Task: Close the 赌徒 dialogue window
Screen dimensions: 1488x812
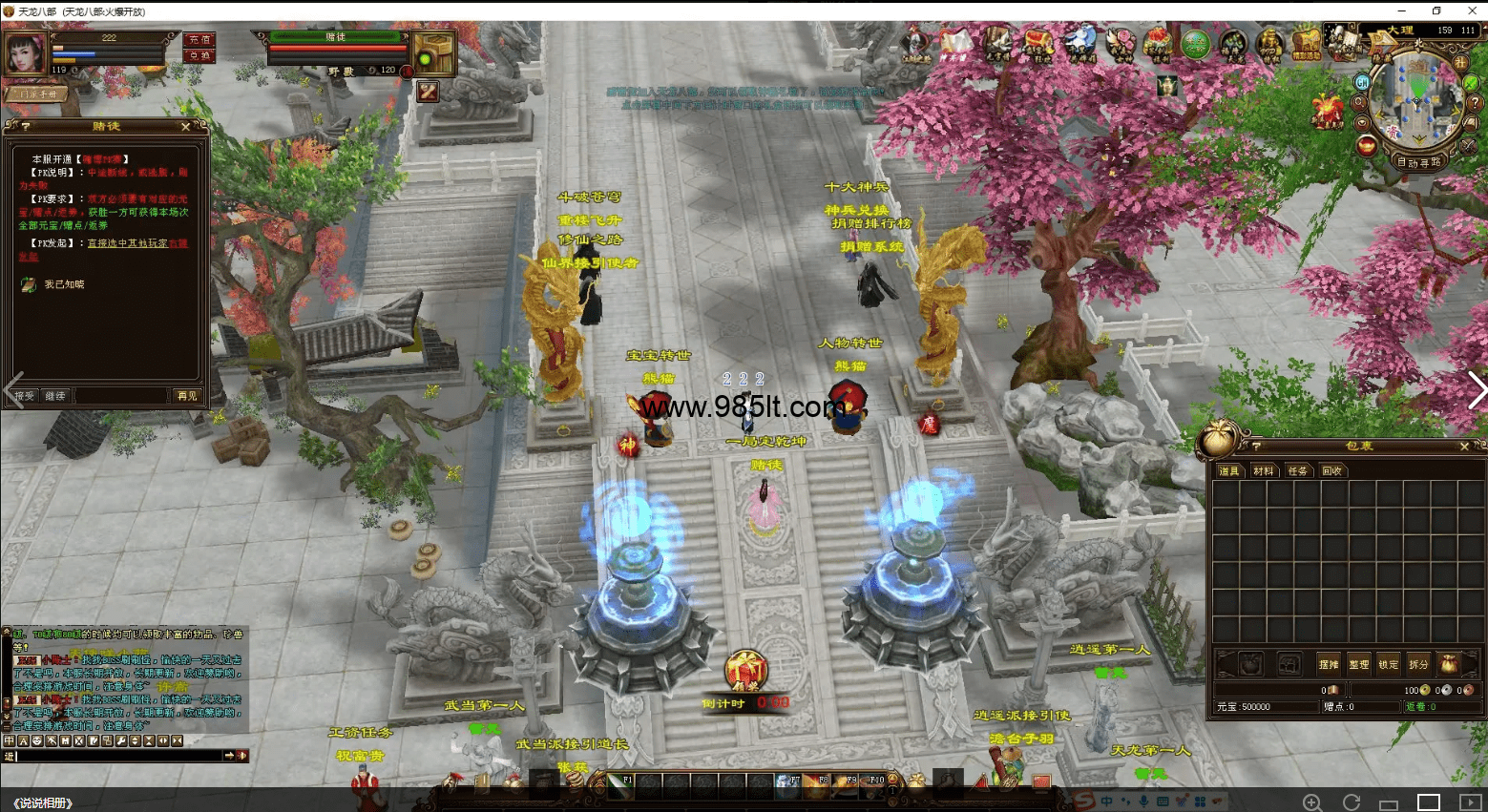Action: pyautogui.click(x=186, y=127)
